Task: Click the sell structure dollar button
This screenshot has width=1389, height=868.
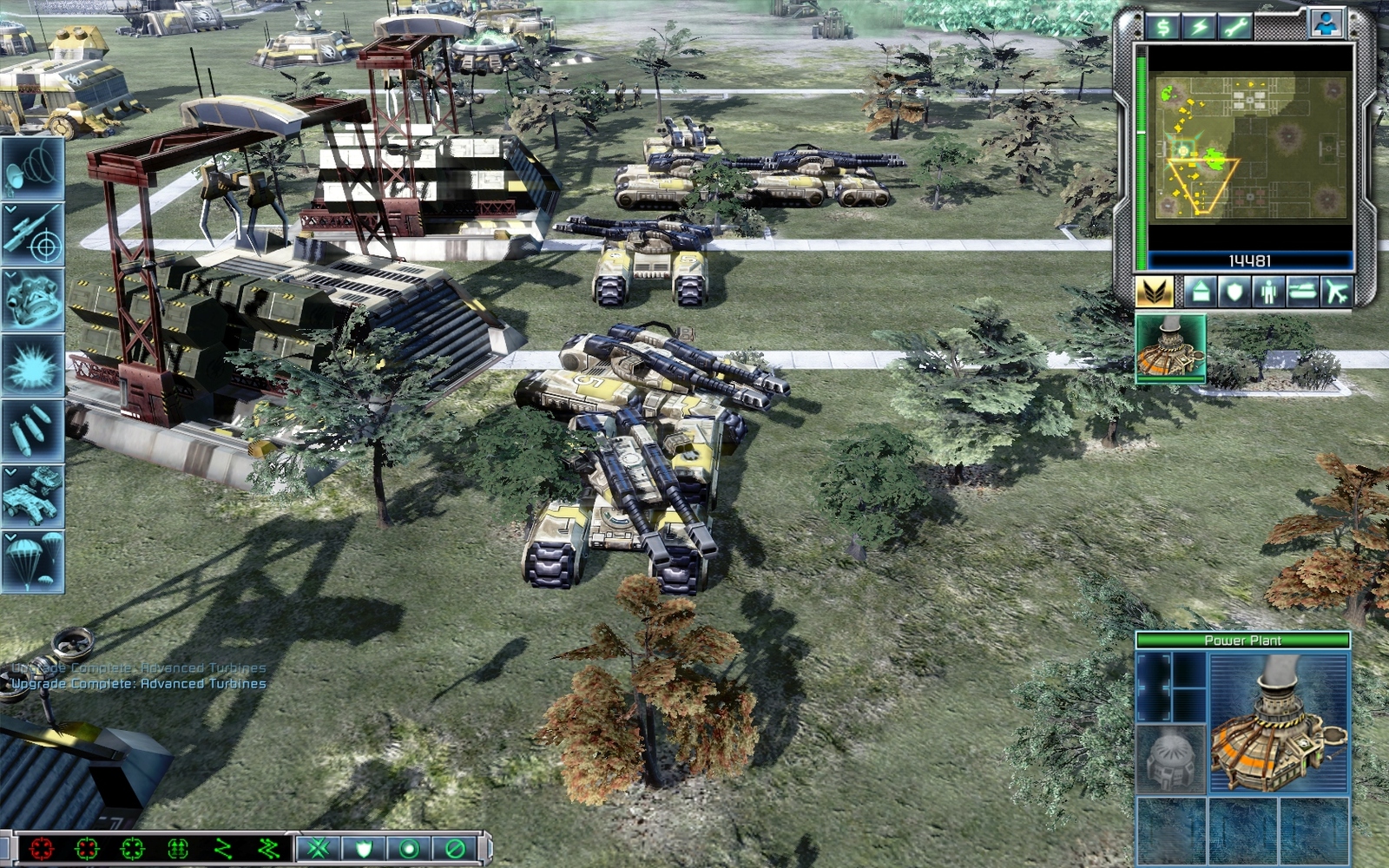Action: (1162, 27)
